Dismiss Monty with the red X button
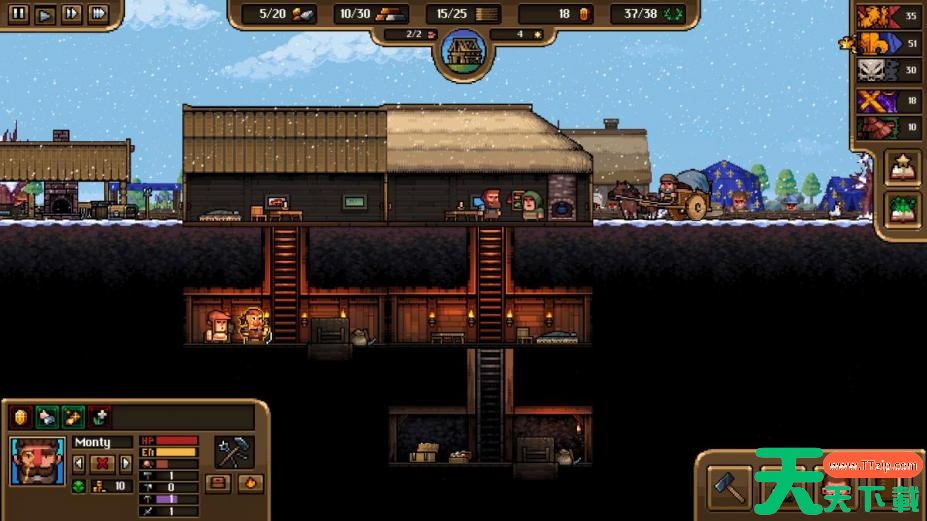This screenshot has height=521, width=927. (x=102, y=463)
